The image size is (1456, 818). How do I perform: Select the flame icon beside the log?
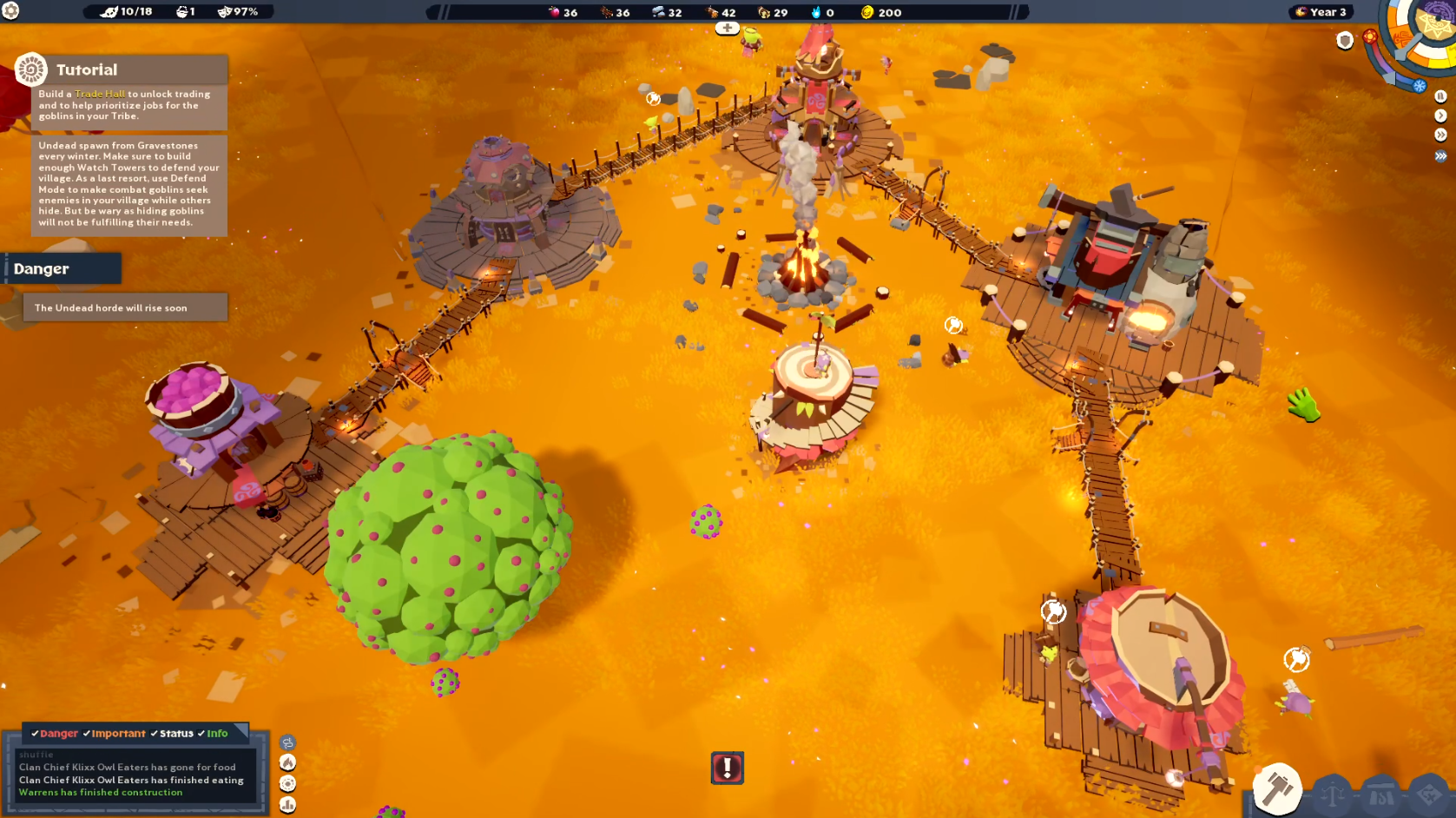[x=287, y=762]
